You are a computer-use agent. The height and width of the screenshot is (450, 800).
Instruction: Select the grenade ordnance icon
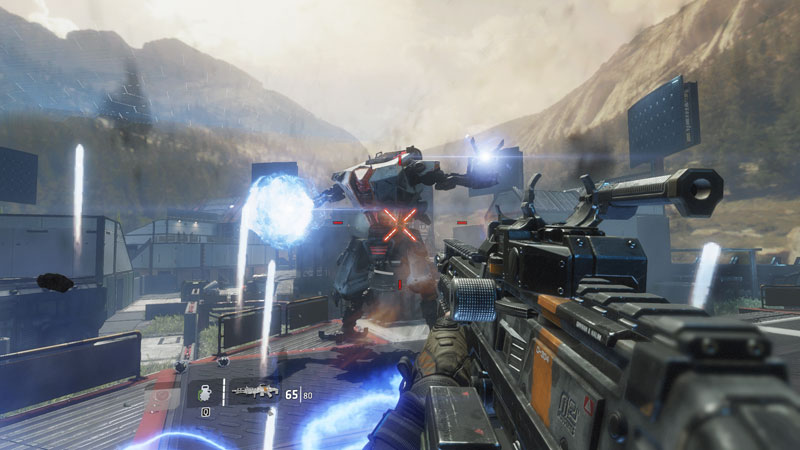tap(204, 392)
